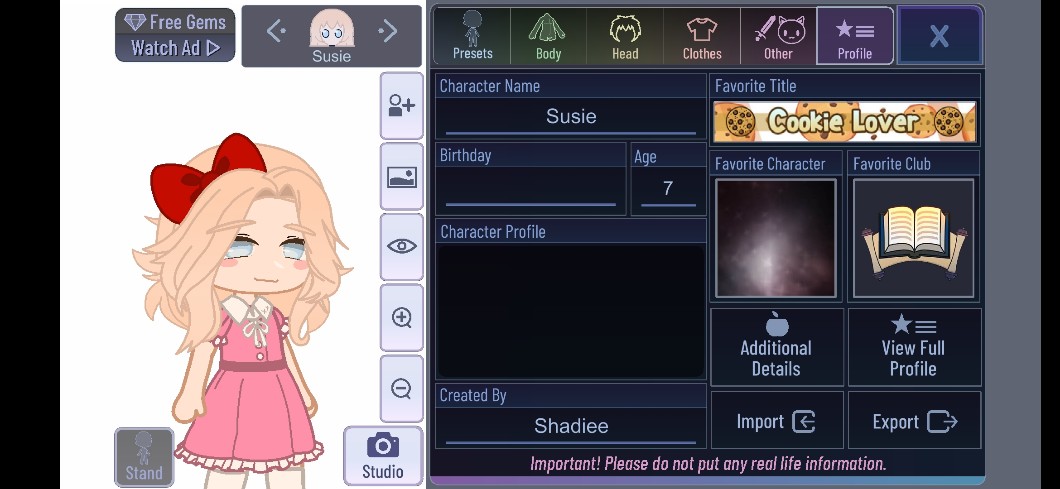
Task: Choose the Favorite Character thumbnail
Action: 775,238
